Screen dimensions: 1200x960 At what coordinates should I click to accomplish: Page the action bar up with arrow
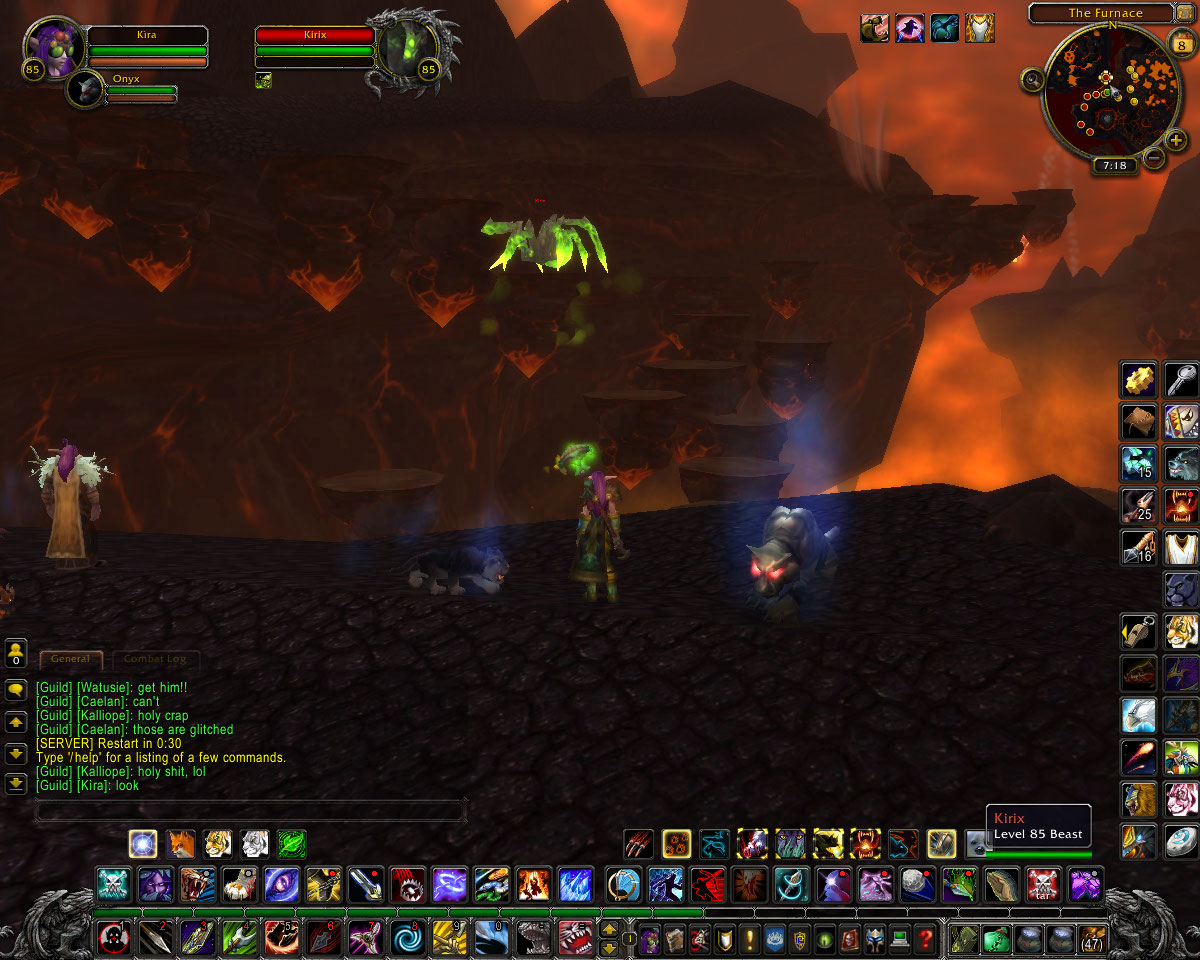[x=608, y=930]
